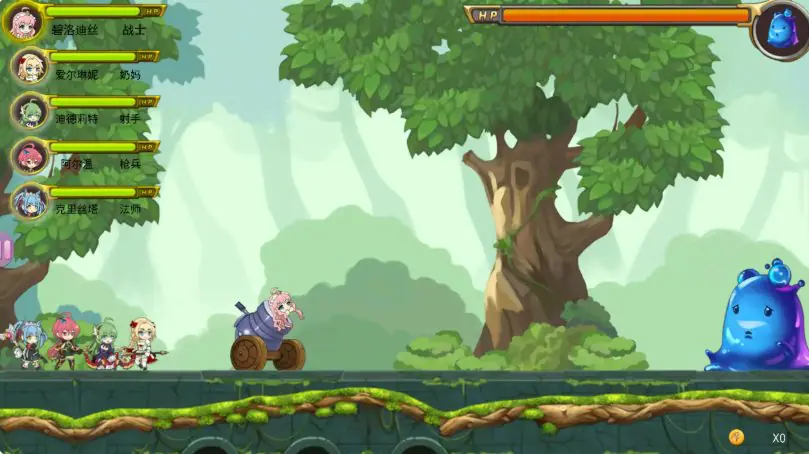The height and width of the screenshot is (454, 809).
Task: Choose archer 迪德莉特's green-haired portrait
Action: pos(29,111)
